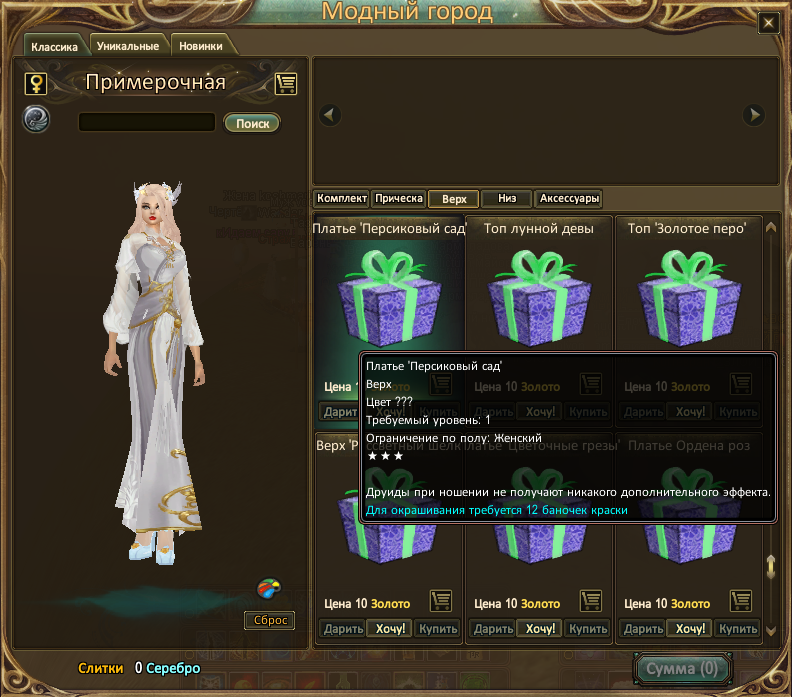
Task: Choose the Прическа category
Action: coord(399,199)
